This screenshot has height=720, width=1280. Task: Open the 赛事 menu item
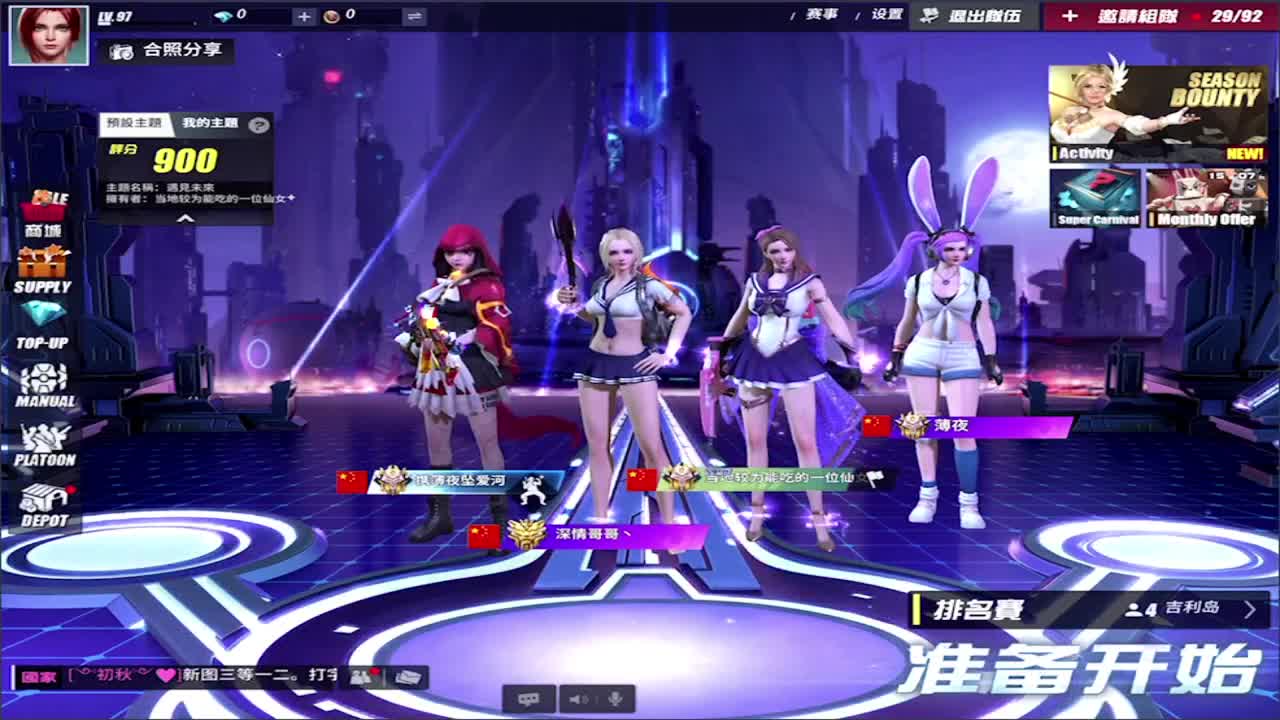pos(821,15)
